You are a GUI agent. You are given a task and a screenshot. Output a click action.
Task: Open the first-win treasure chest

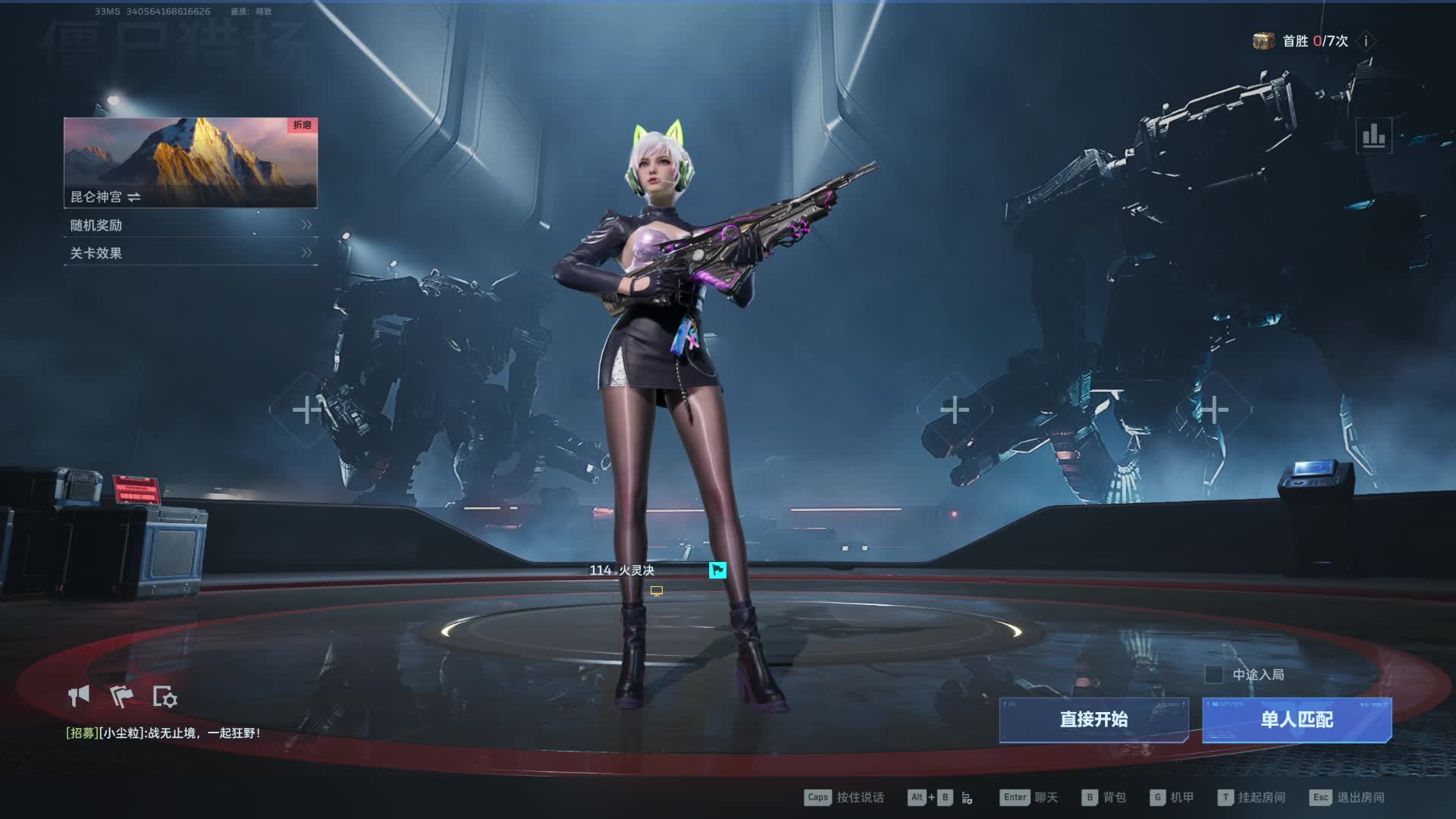coord(1263,41)
